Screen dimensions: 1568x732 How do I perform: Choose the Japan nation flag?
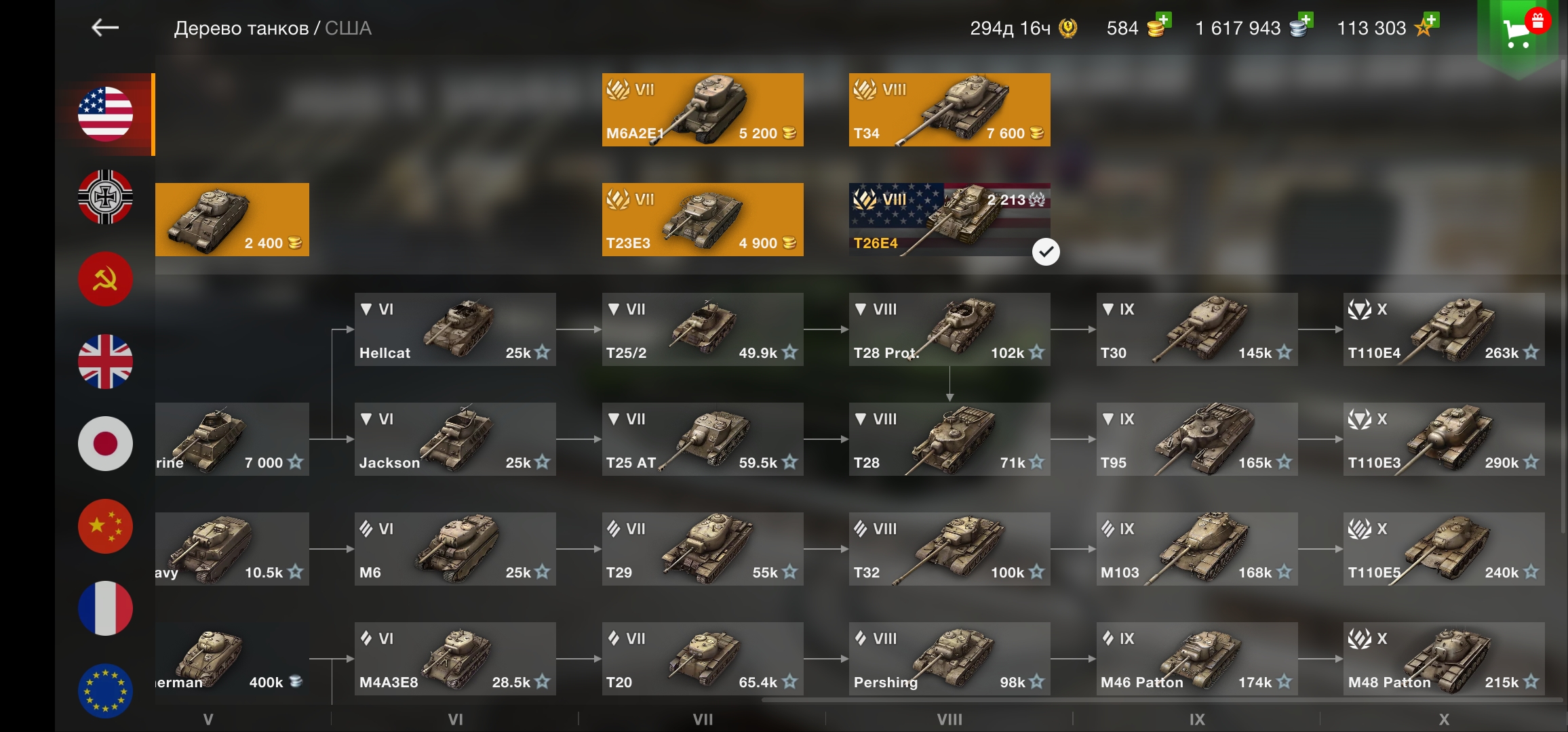105,444
